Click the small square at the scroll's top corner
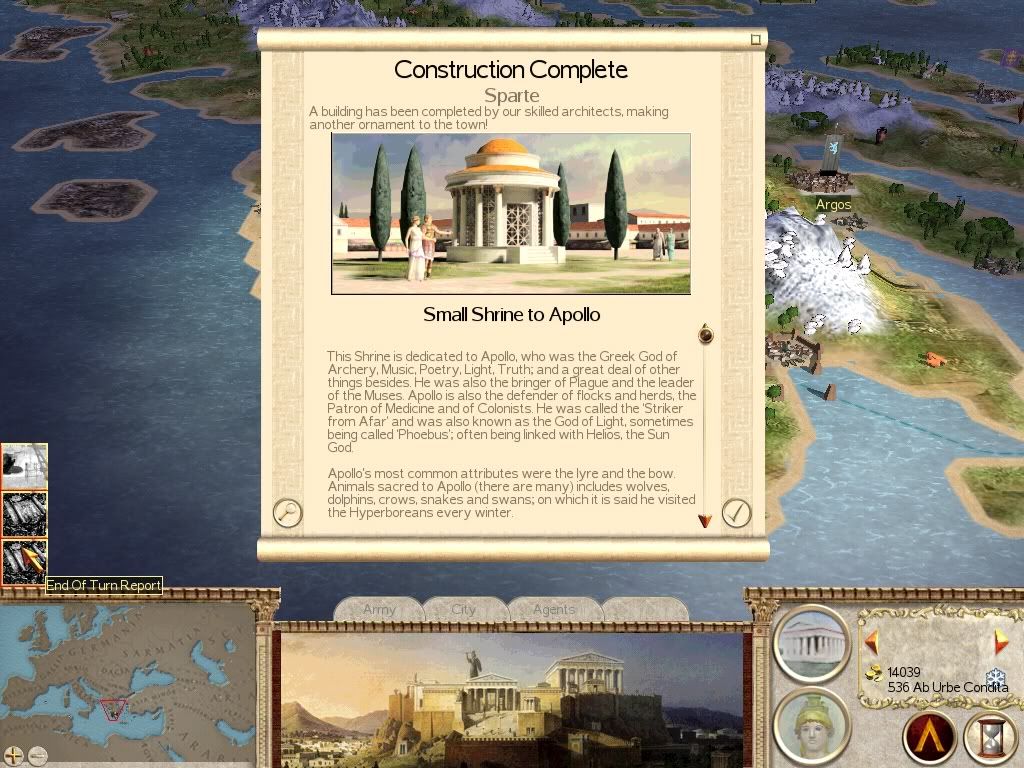 coord(756,40)
